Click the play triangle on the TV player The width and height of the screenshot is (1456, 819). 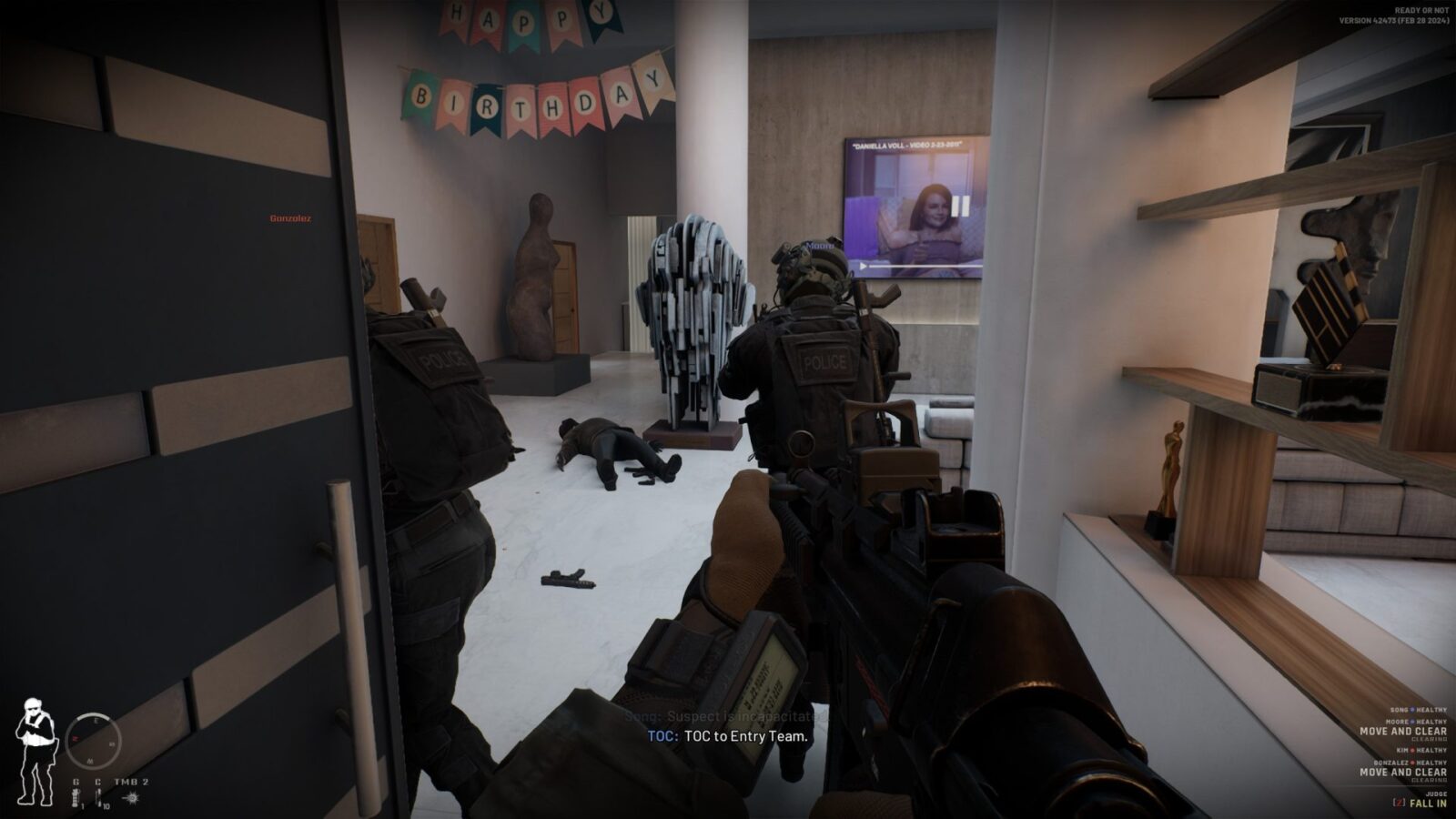[x=863, y=265]
